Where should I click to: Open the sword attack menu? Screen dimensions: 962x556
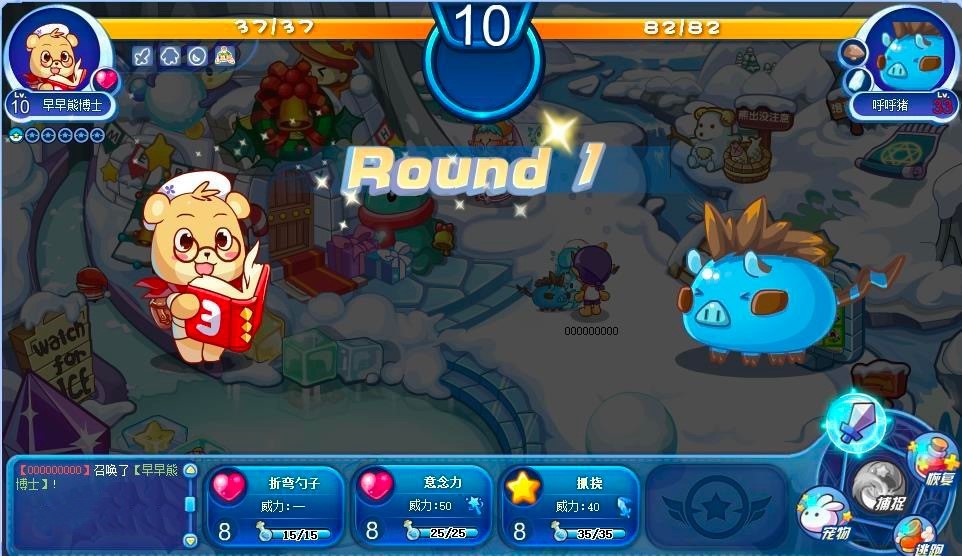point(853,424)
